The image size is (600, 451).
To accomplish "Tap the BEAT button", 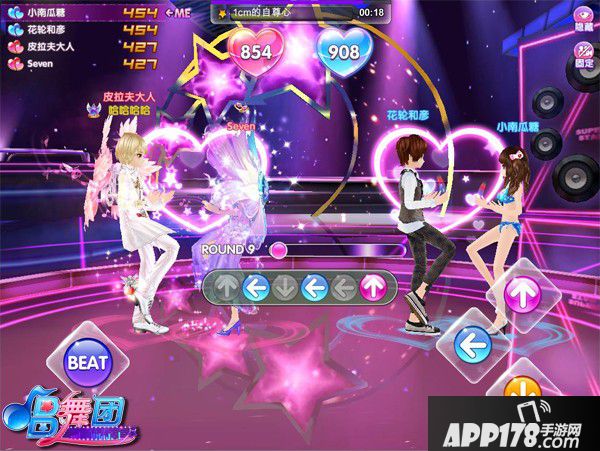I will (89, 361).
